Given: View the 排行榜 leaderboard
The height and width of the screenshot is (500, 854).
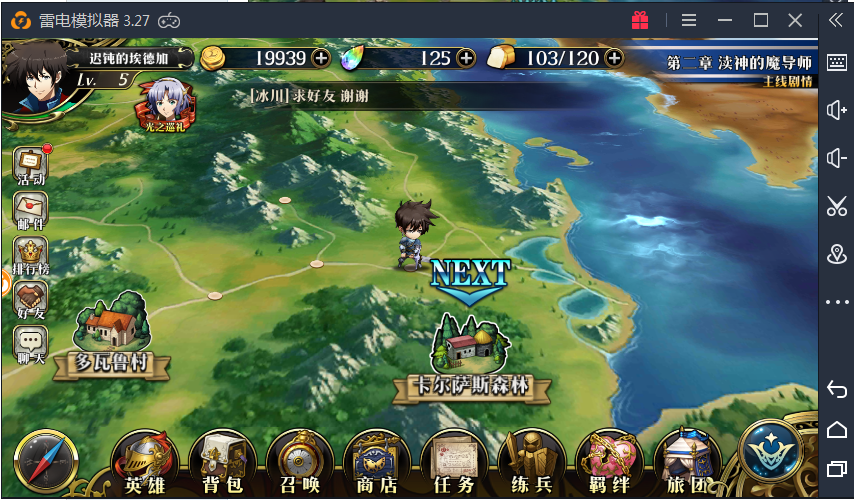Looking at the screenshot, I should coord(30,257).
